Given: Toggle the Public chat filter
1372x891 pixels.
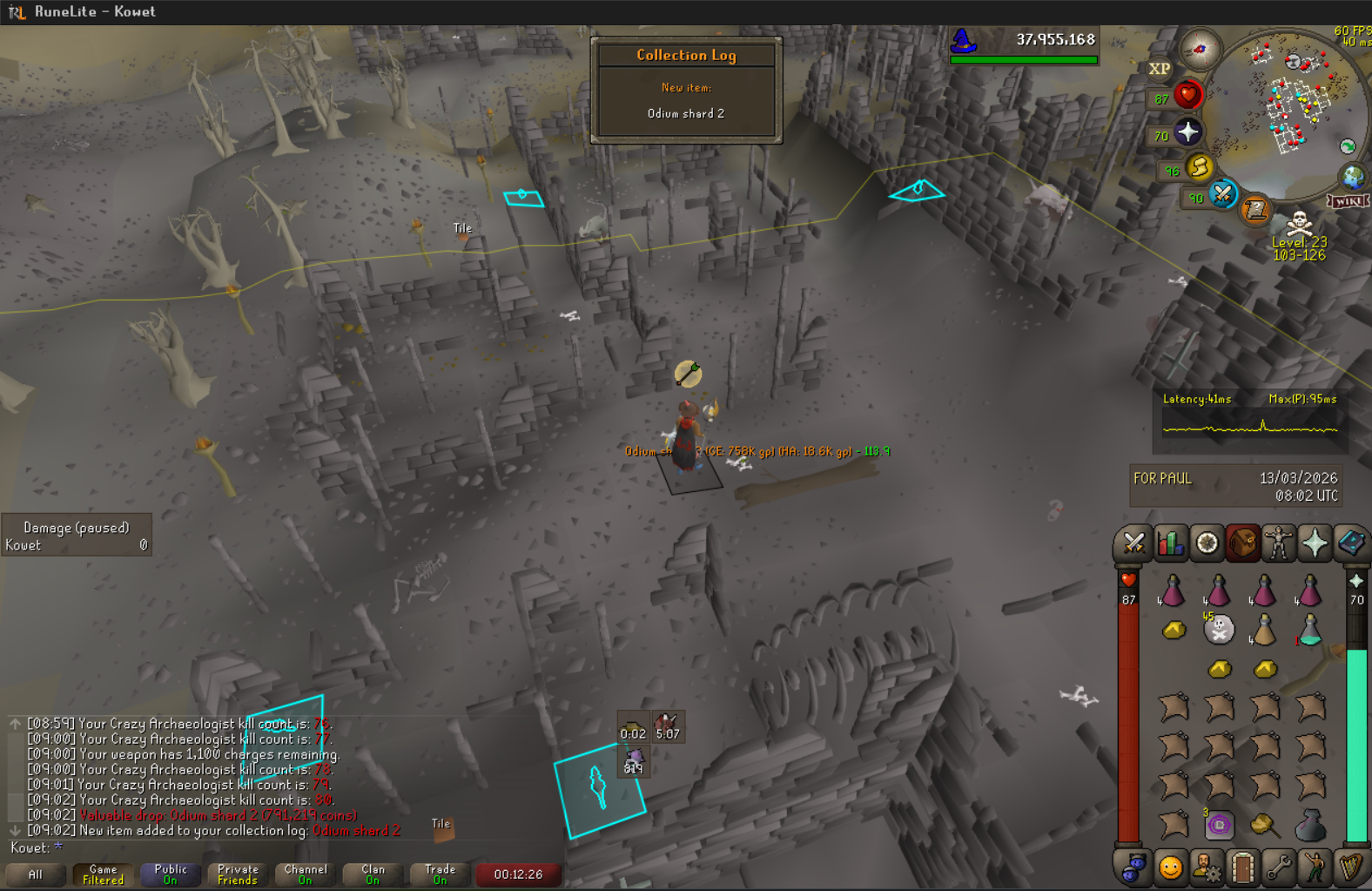Looking at the screenshot, I should [x=171, y=874].
